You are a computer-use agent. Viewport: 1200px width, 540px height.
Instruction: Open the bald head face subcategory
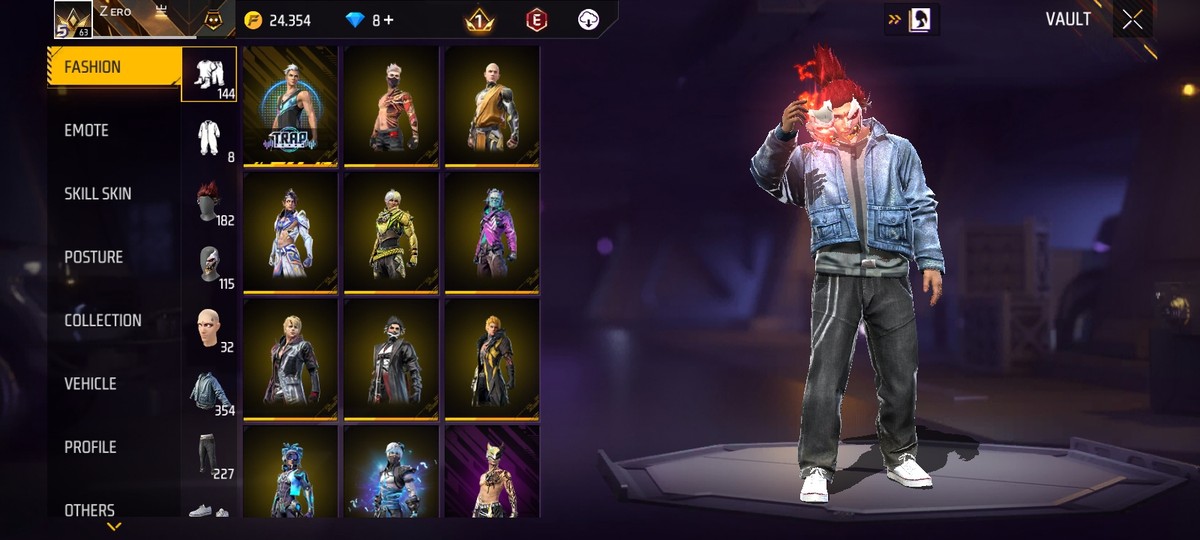[209, 328]
